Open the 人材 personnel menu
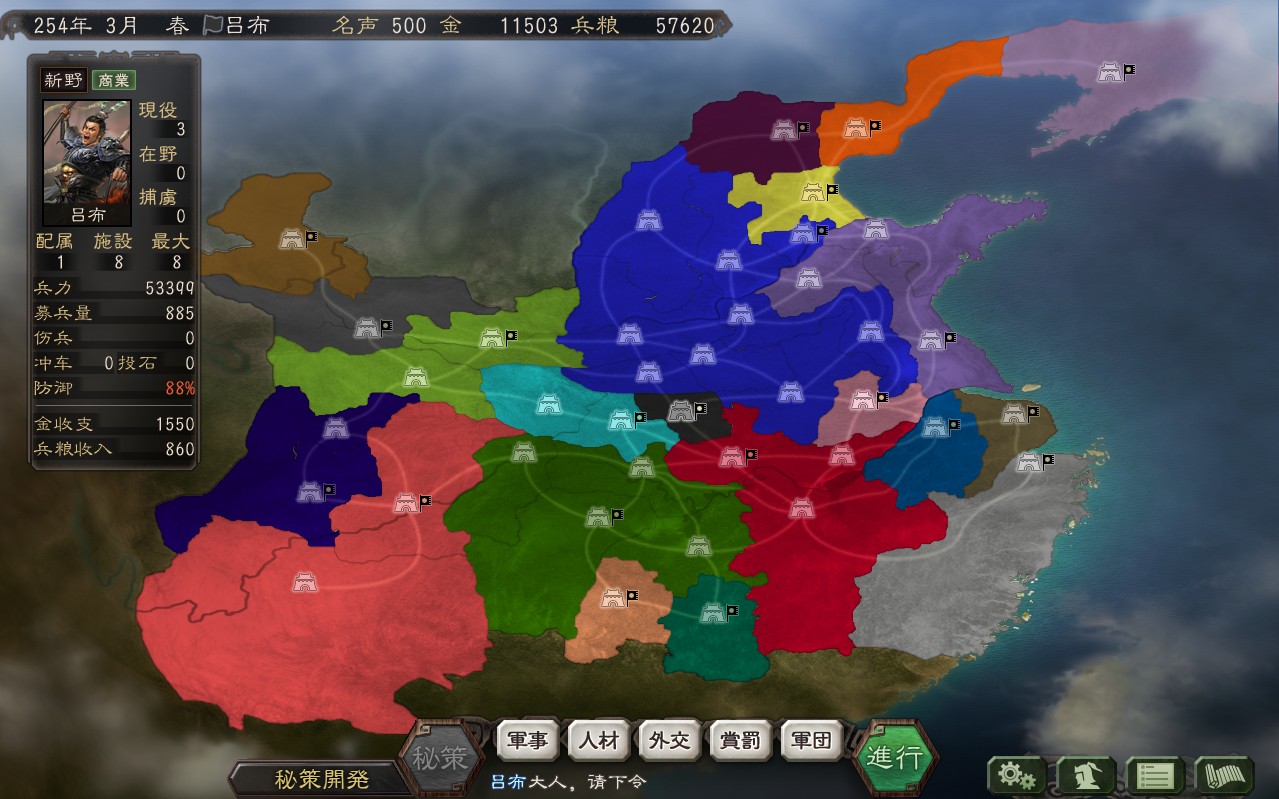Image resolution: width=1279 pixels, height=799 pixels. click(598, 741)
